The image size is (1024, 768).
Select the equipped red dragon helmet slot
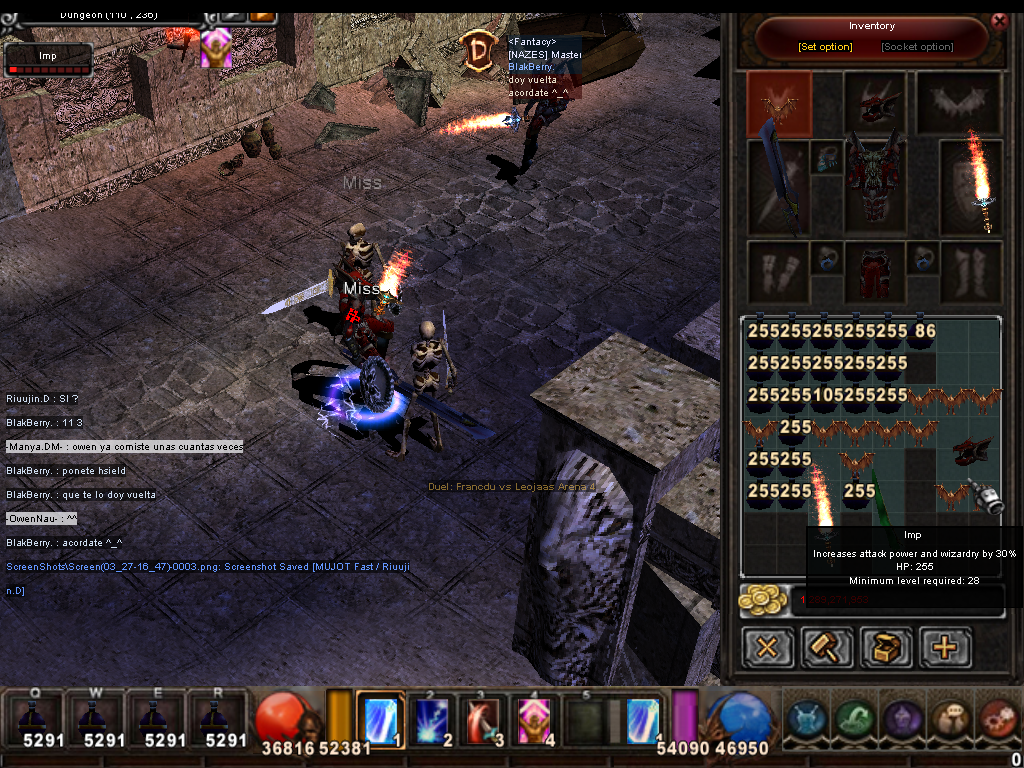[874, 102]
